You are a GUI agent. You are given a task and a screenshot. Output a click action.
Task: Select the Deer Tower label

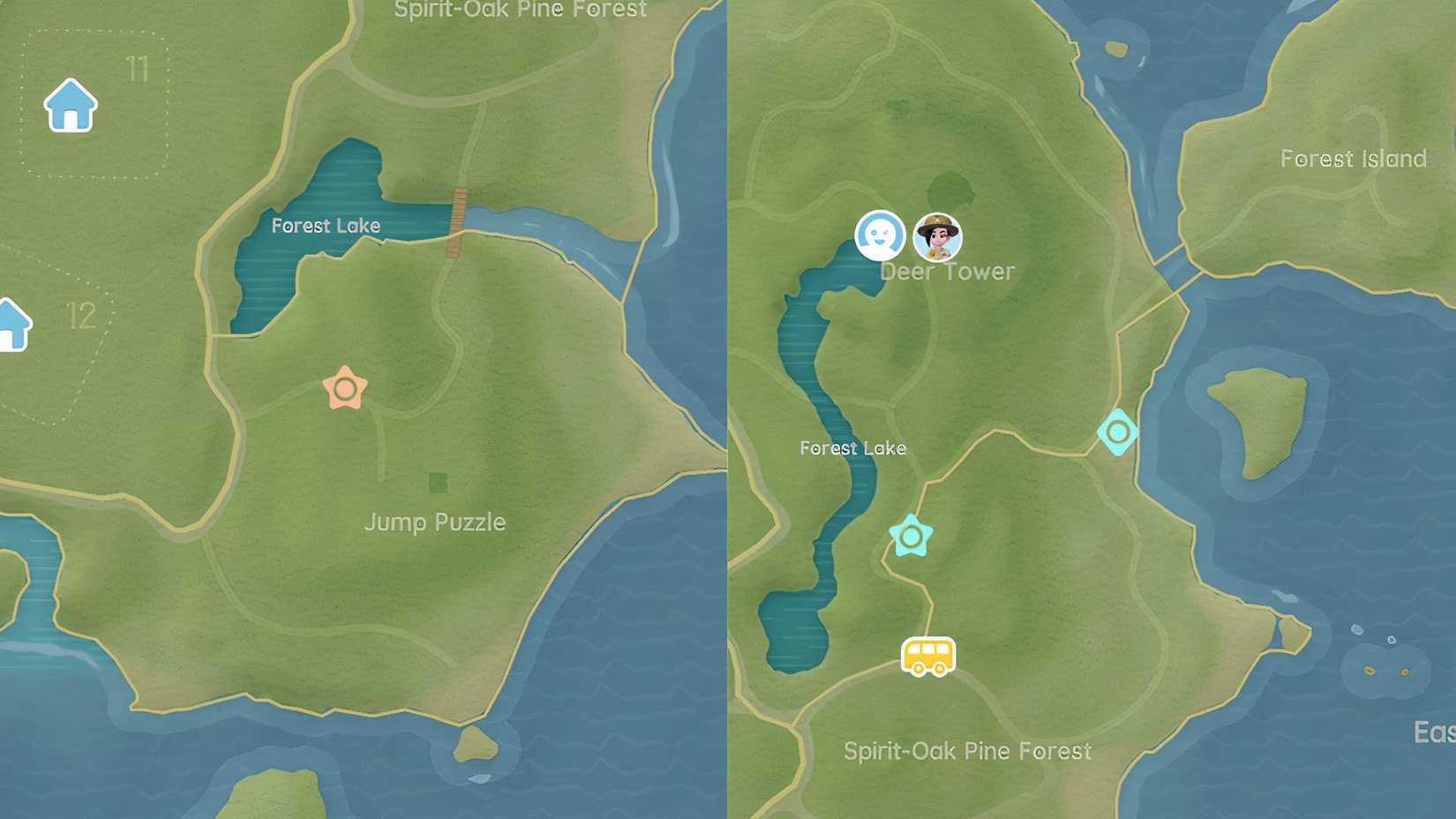948,272
